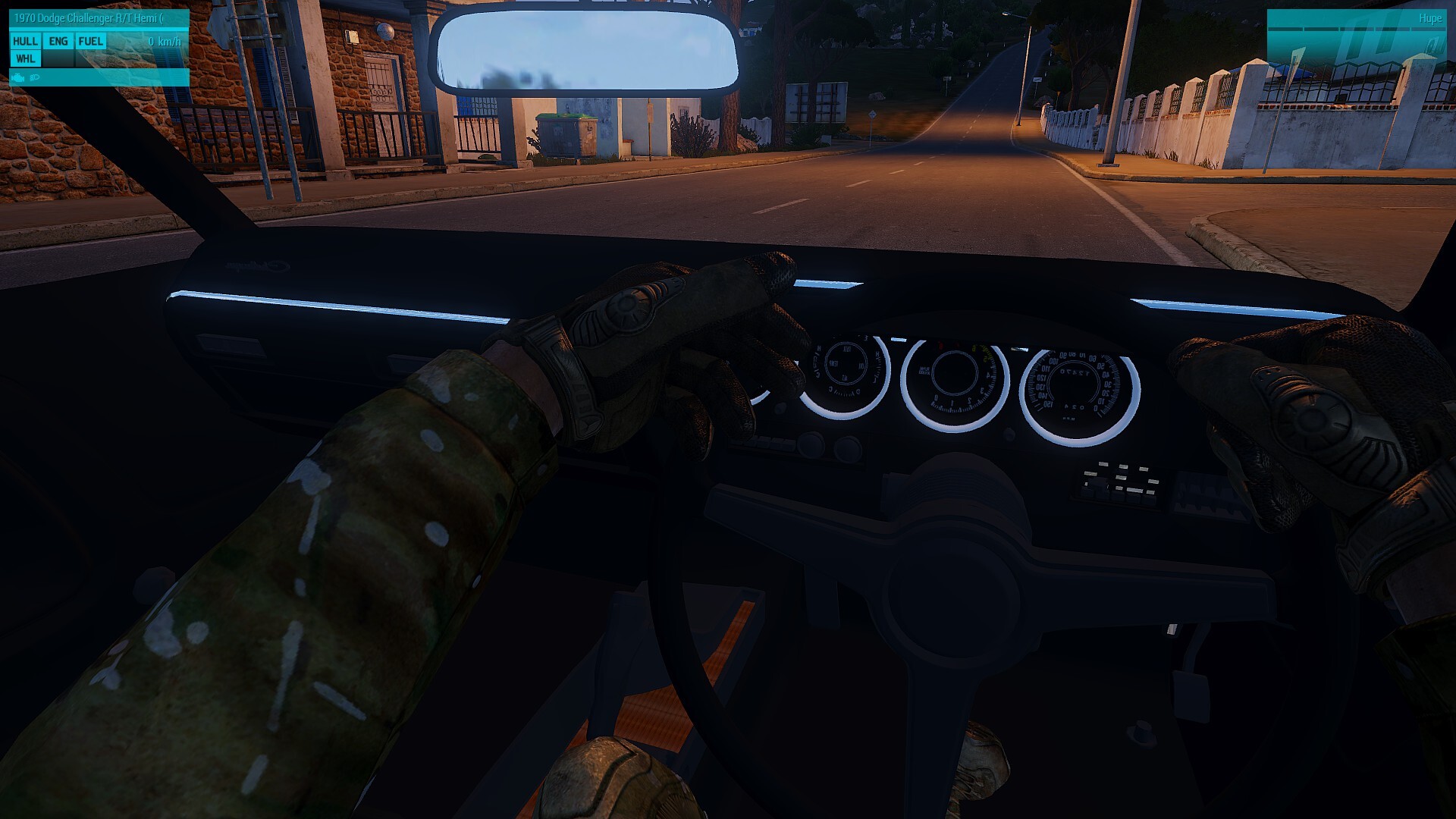Click the Hupe weapon label

tap(1429, 18)
